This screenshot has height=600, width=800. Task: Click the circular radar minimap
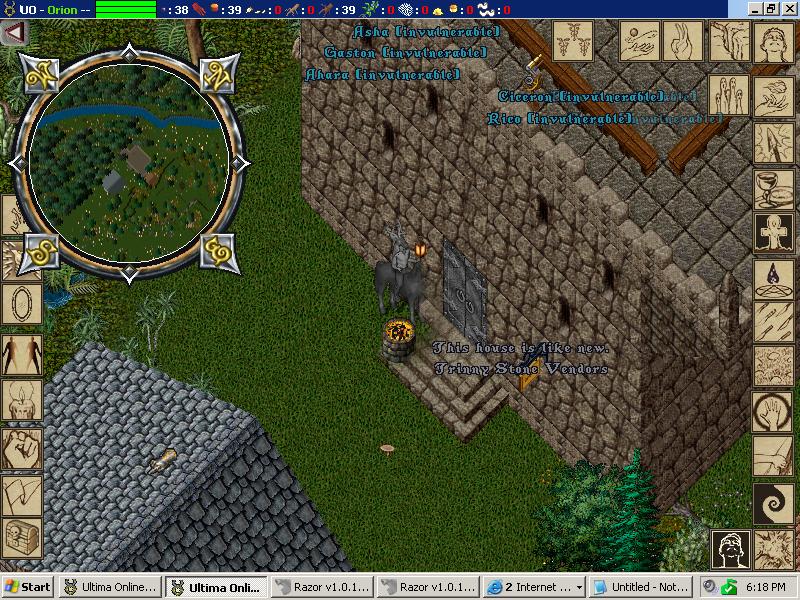[x=124, y=161]
